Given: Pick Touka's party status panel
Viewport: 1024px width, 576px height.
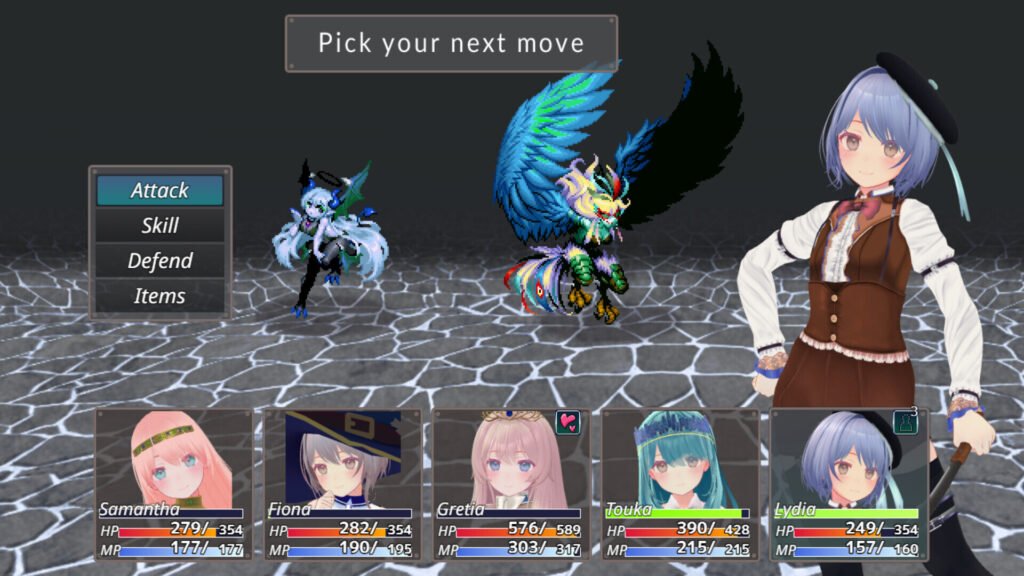Looking at the screenshot, I should point(679,484).
